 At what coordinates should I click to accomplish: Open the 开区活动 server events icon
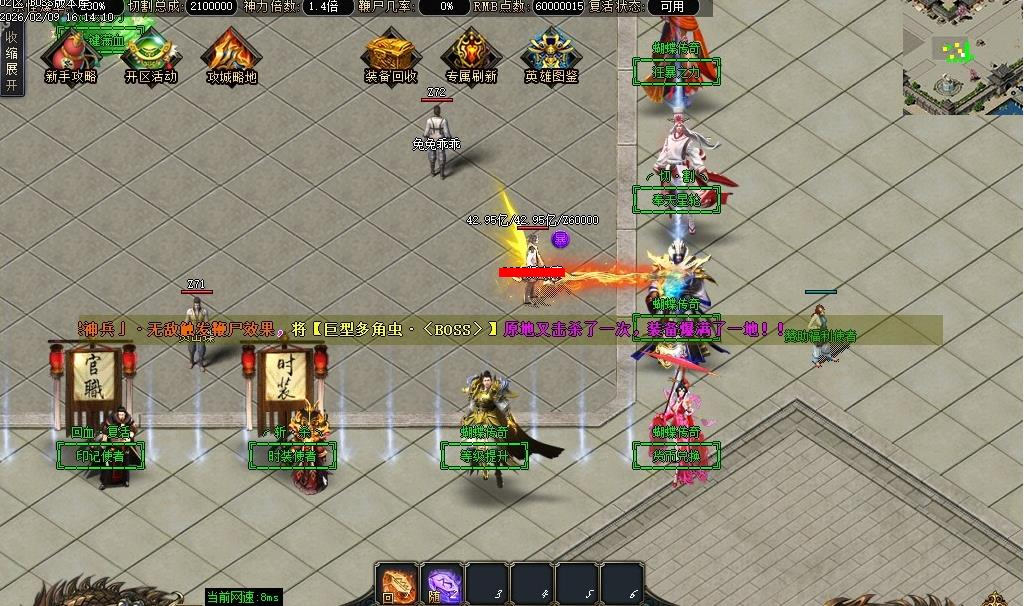[151, 56]
